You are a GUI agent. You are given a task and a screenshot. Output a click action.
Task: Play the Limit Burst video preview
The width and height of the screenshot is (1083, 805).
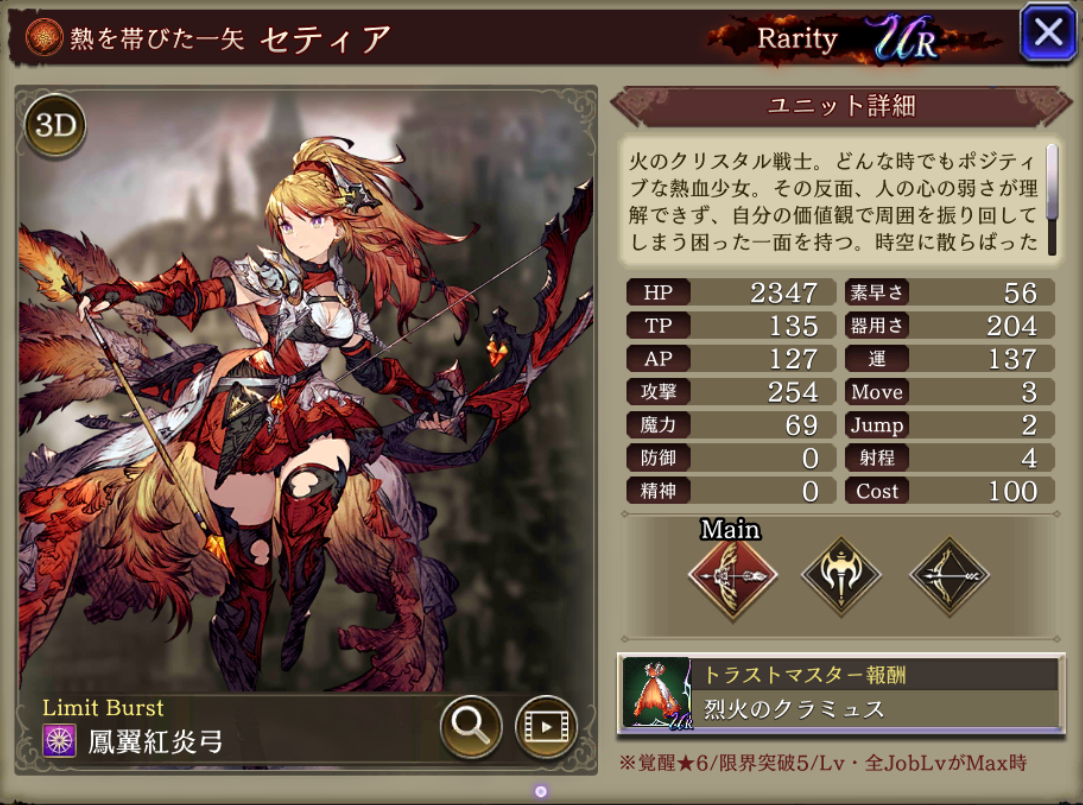pos(545,723)
